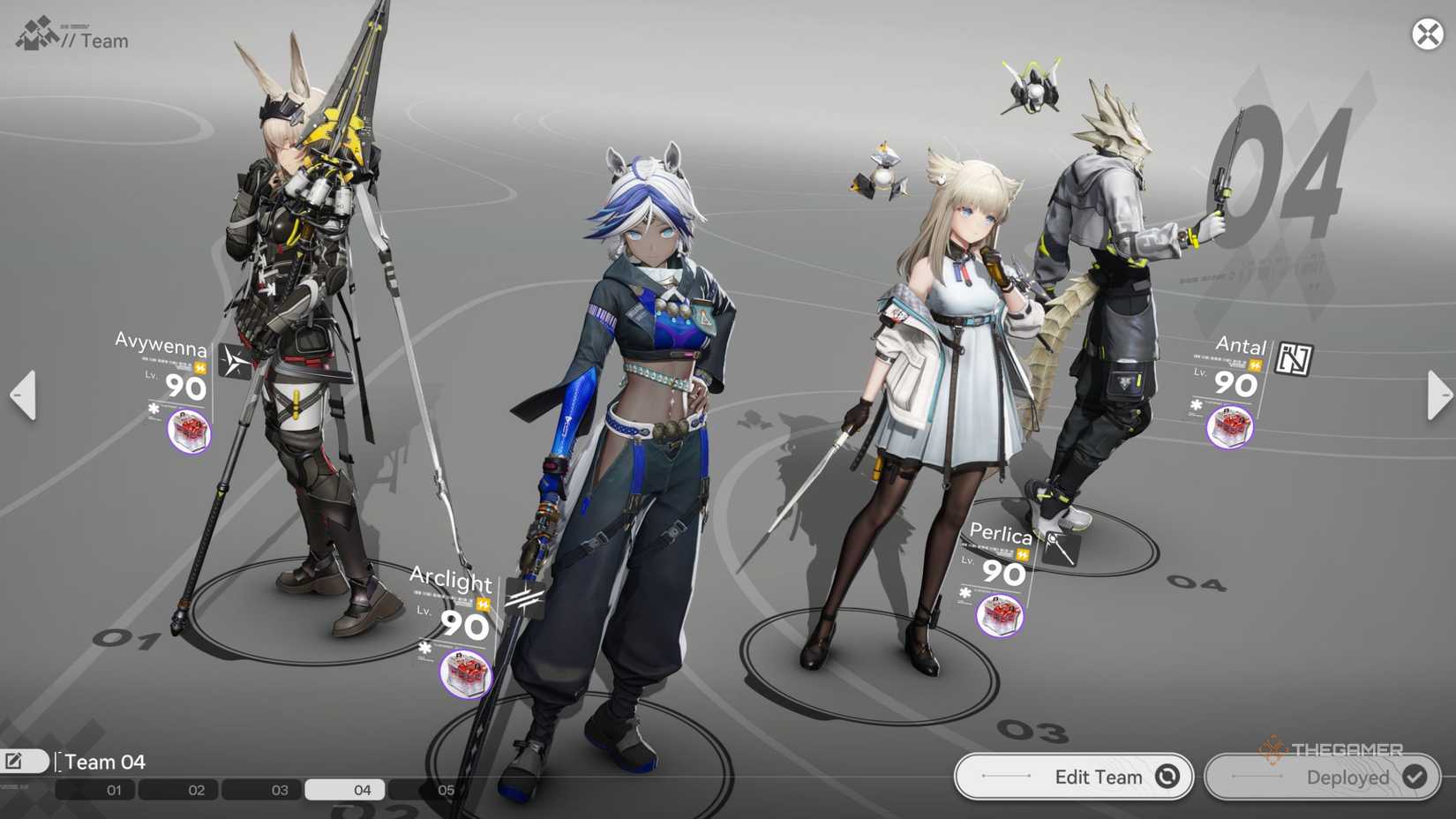Open Perlica's crossed-blades class icon

(x=1062, y=548)
